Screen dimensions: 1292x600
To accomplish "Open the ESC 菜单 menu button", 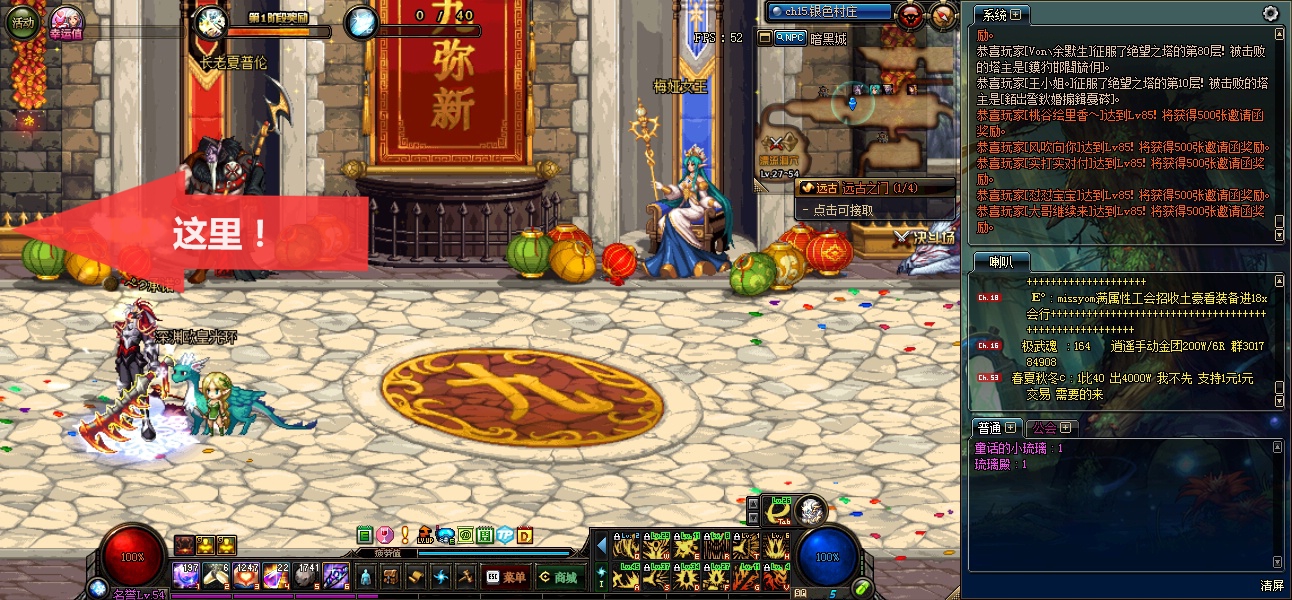I will pos(505,576).
